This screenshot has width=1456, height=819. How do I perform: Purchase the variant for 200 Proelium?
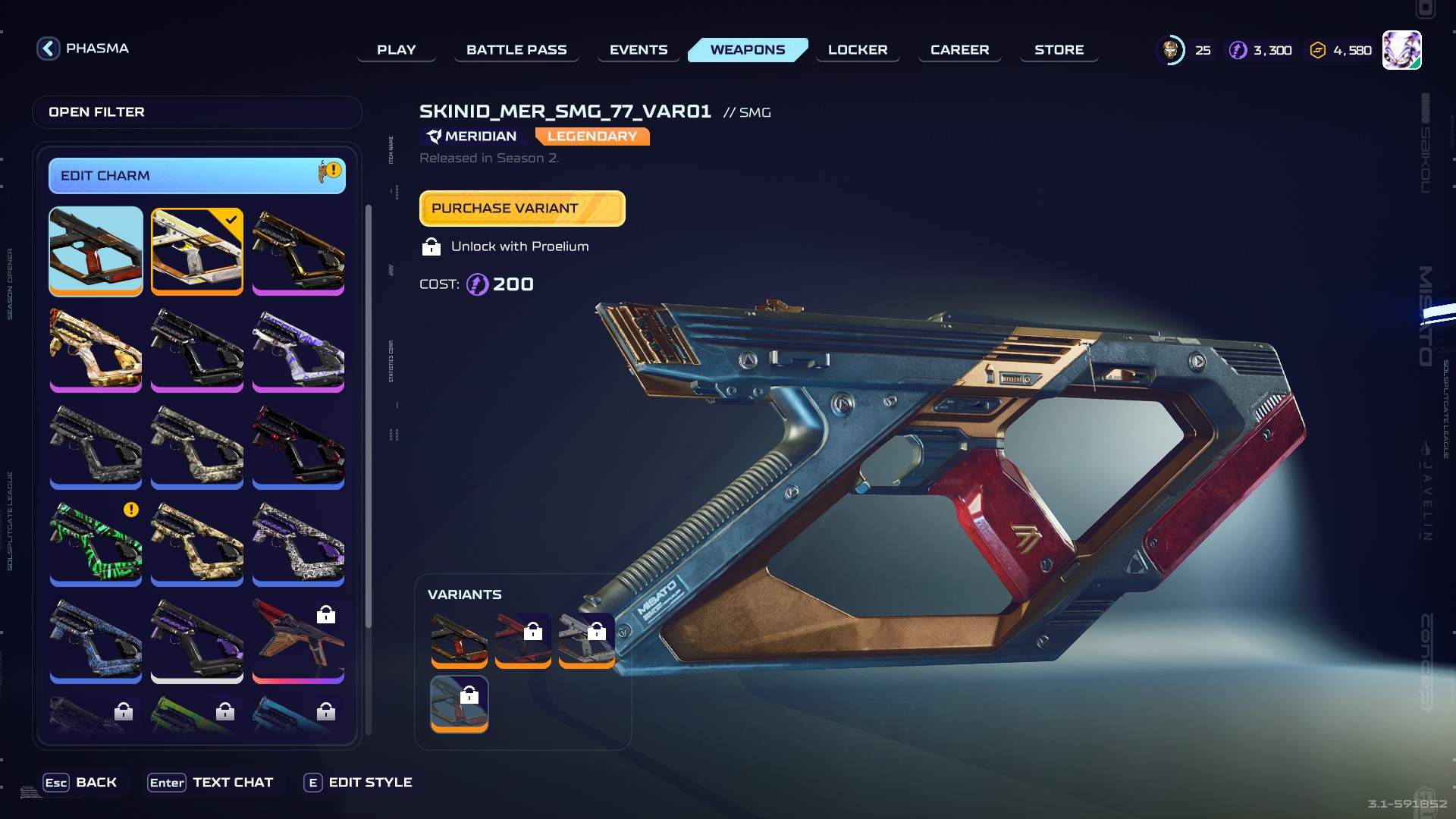coord(522,209)
